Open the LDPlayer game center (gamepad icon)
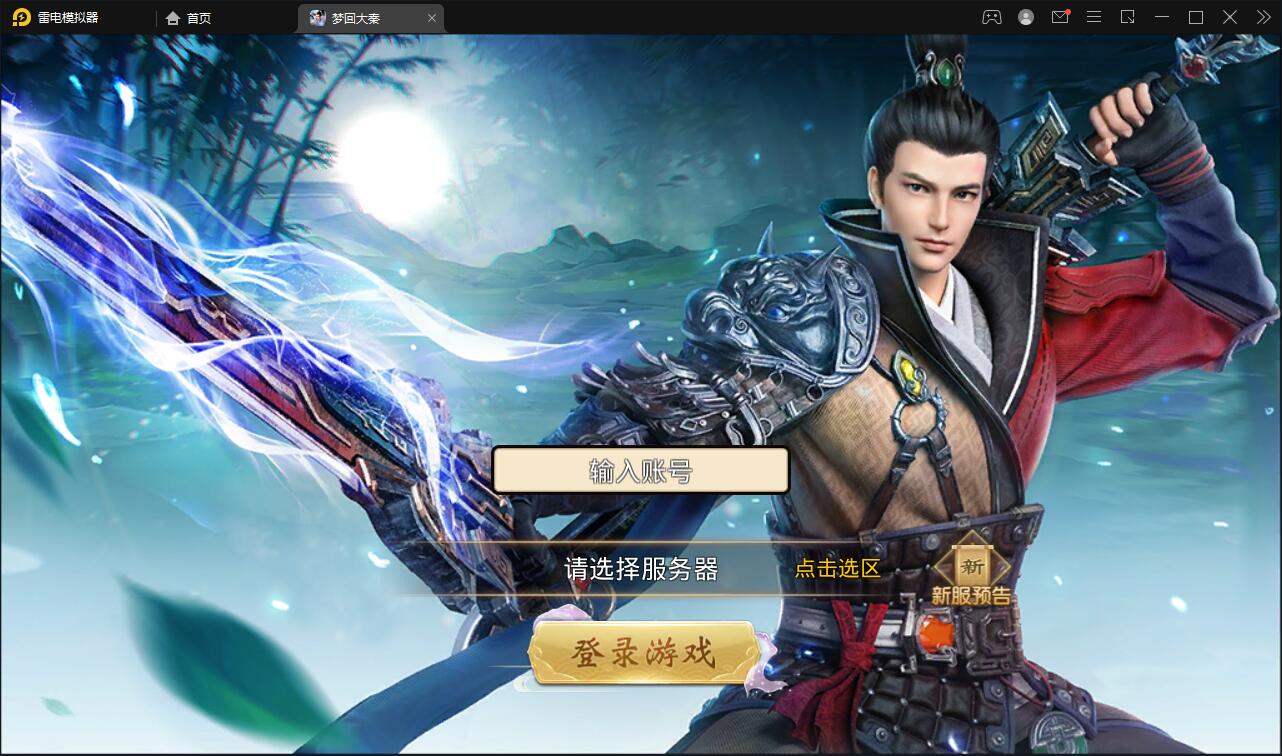This screenshot has height=756, width=1282. [991, 17]
